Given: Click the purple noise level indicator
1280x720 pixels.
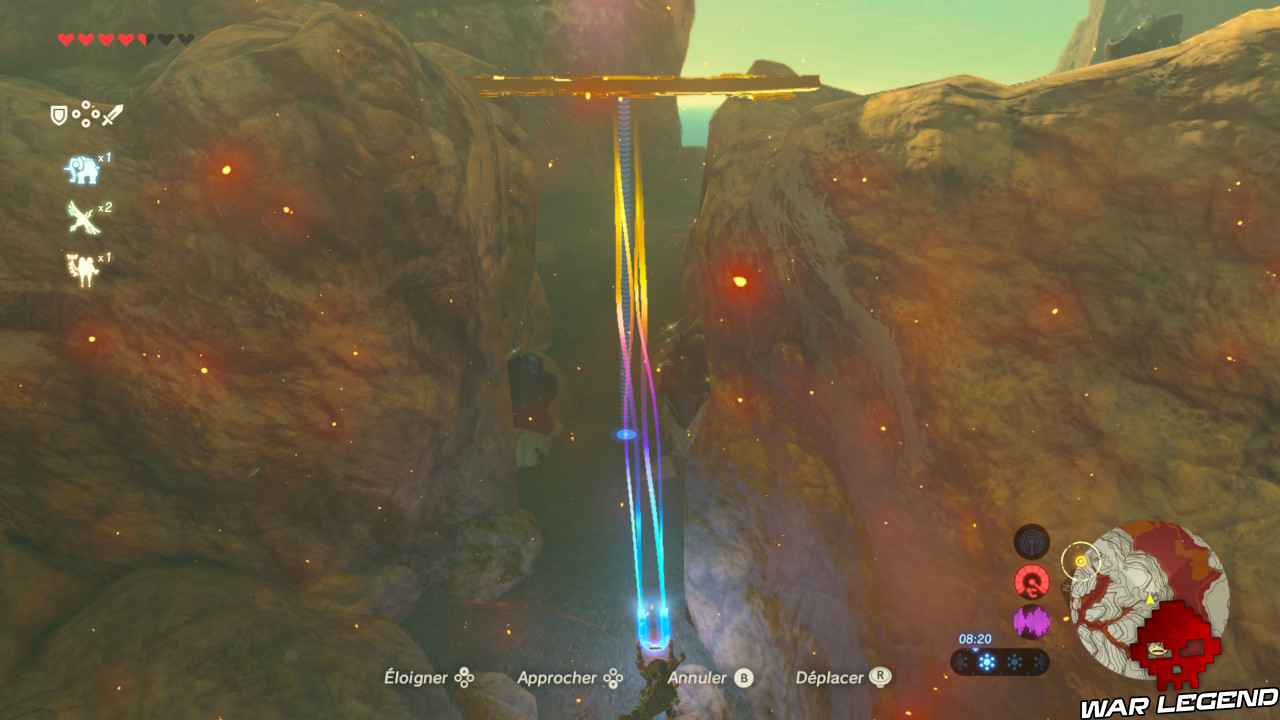Looking at the screenshot, I should click(x=1031, y=619).
